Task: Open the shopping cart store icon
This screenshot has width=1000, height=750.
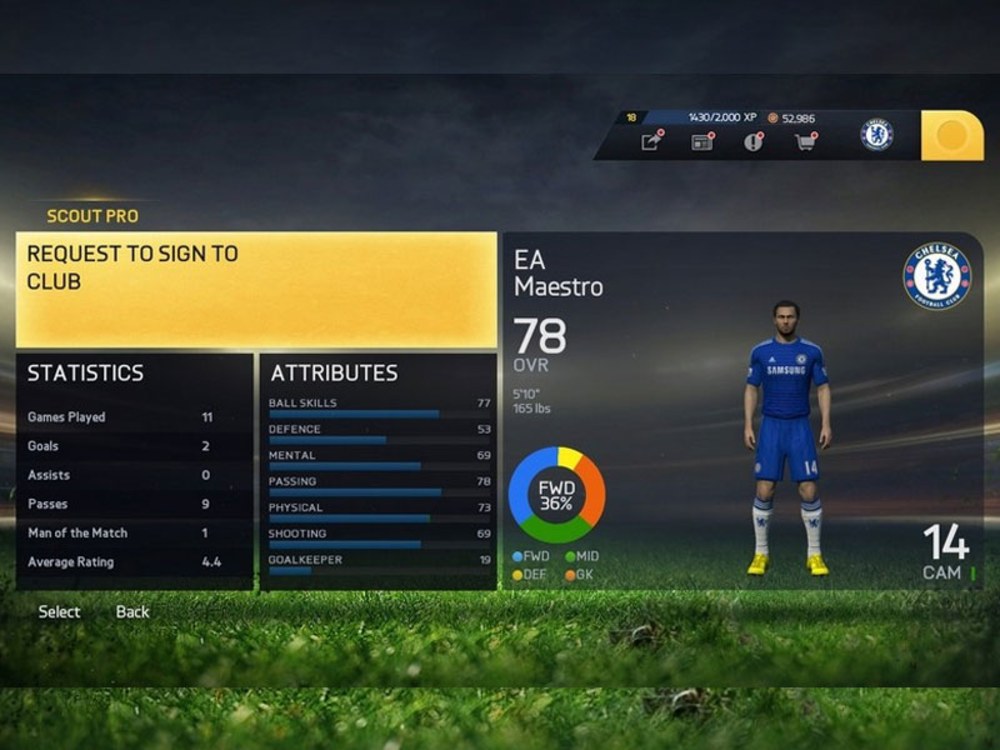Action: tap(804, 142)
